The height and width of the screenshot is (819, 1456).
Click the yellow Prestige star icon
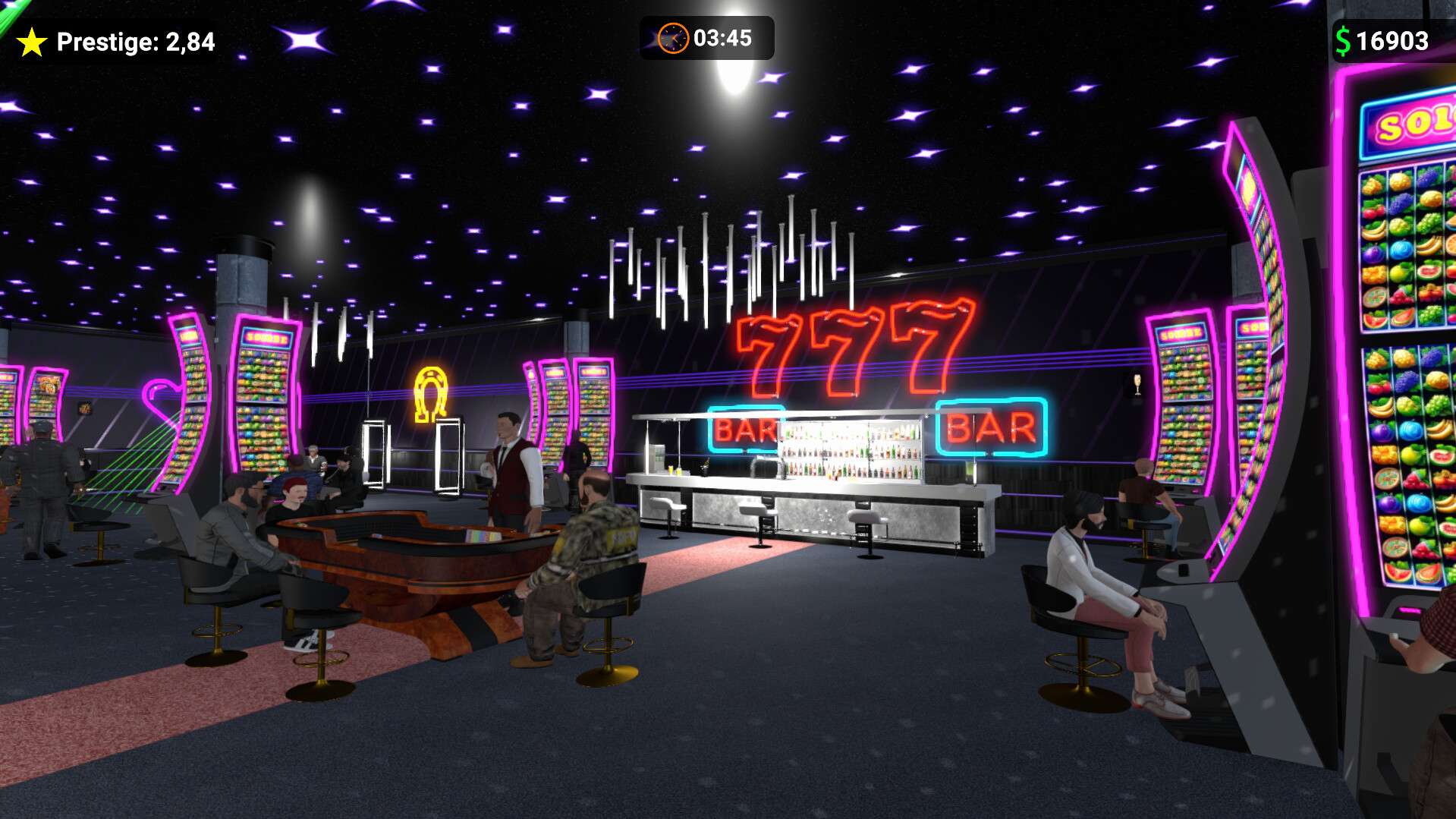pos(32,42)
